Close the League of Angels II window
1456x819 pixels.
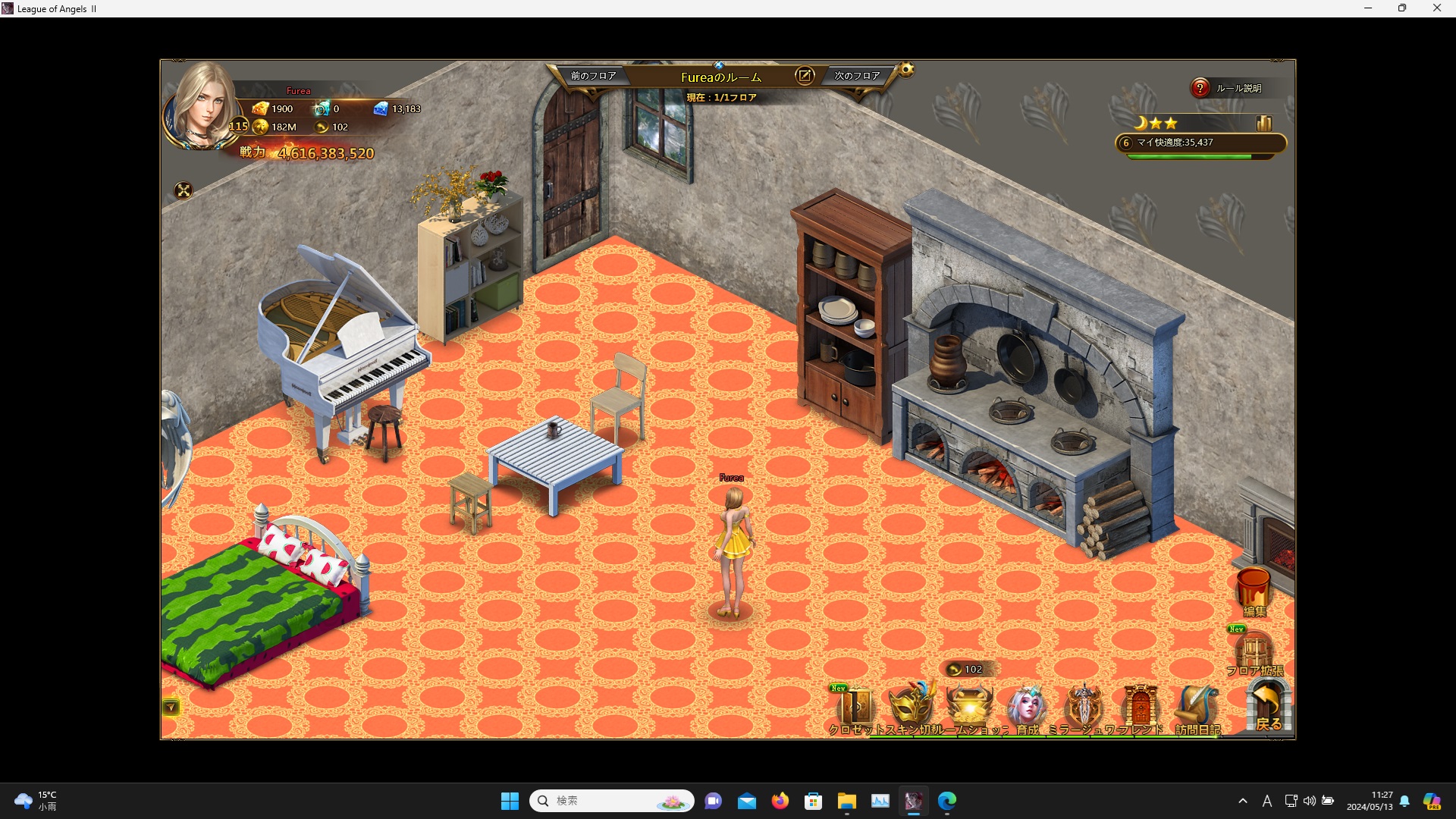[x=1436, y=8]
